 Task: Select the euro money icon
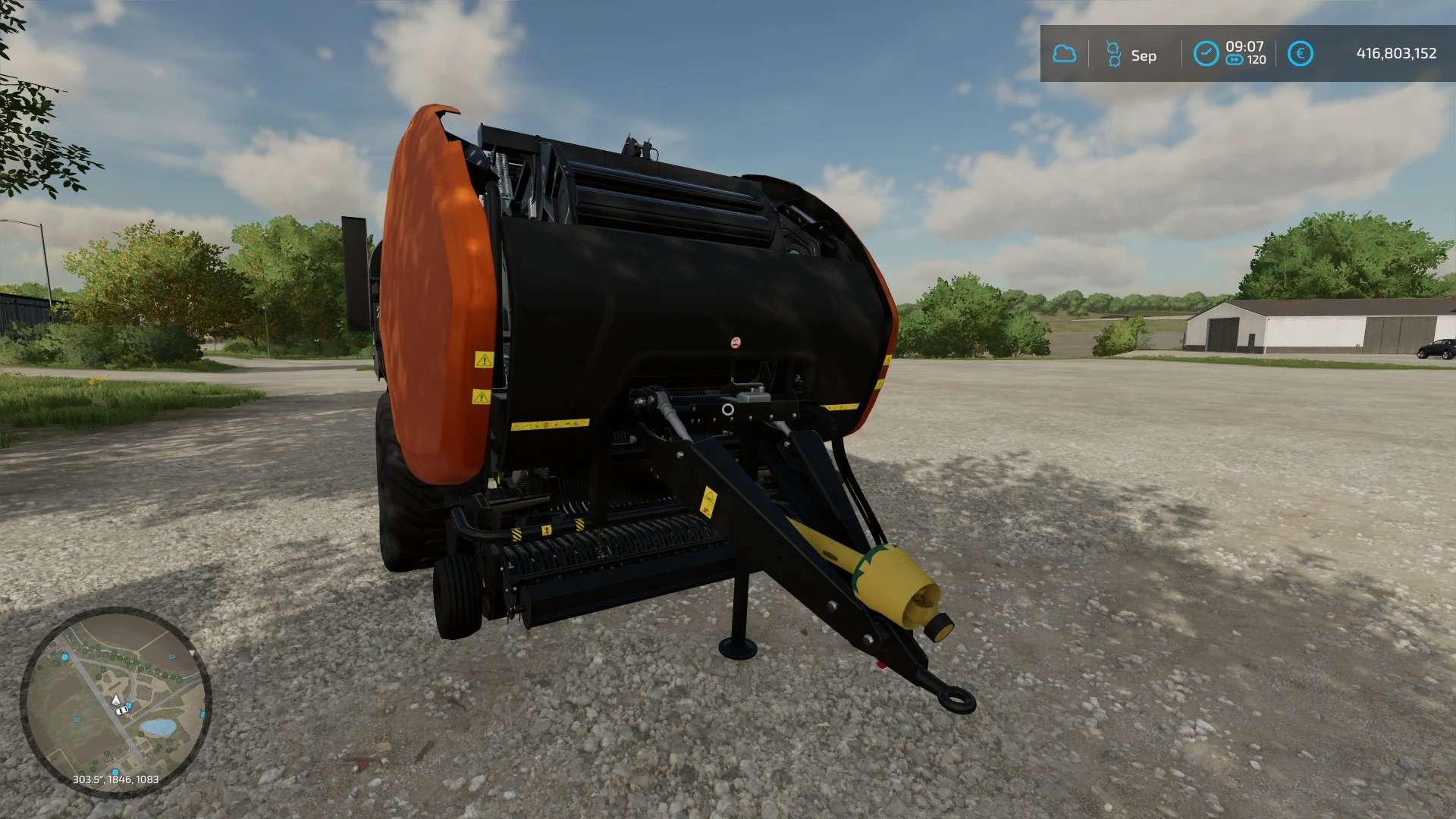click(1300, 54)
